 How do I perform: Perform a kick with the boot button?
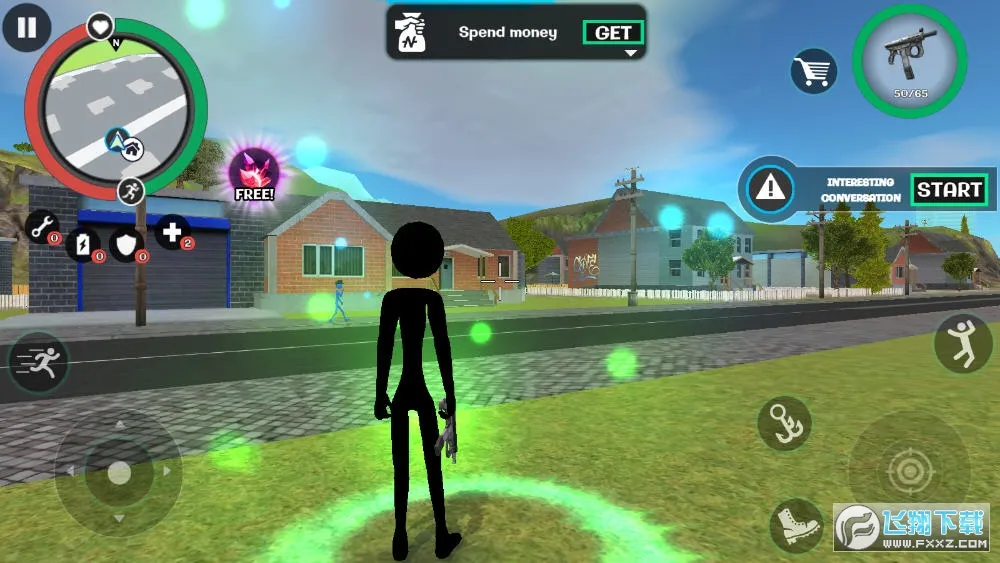(x=797, y=525)
